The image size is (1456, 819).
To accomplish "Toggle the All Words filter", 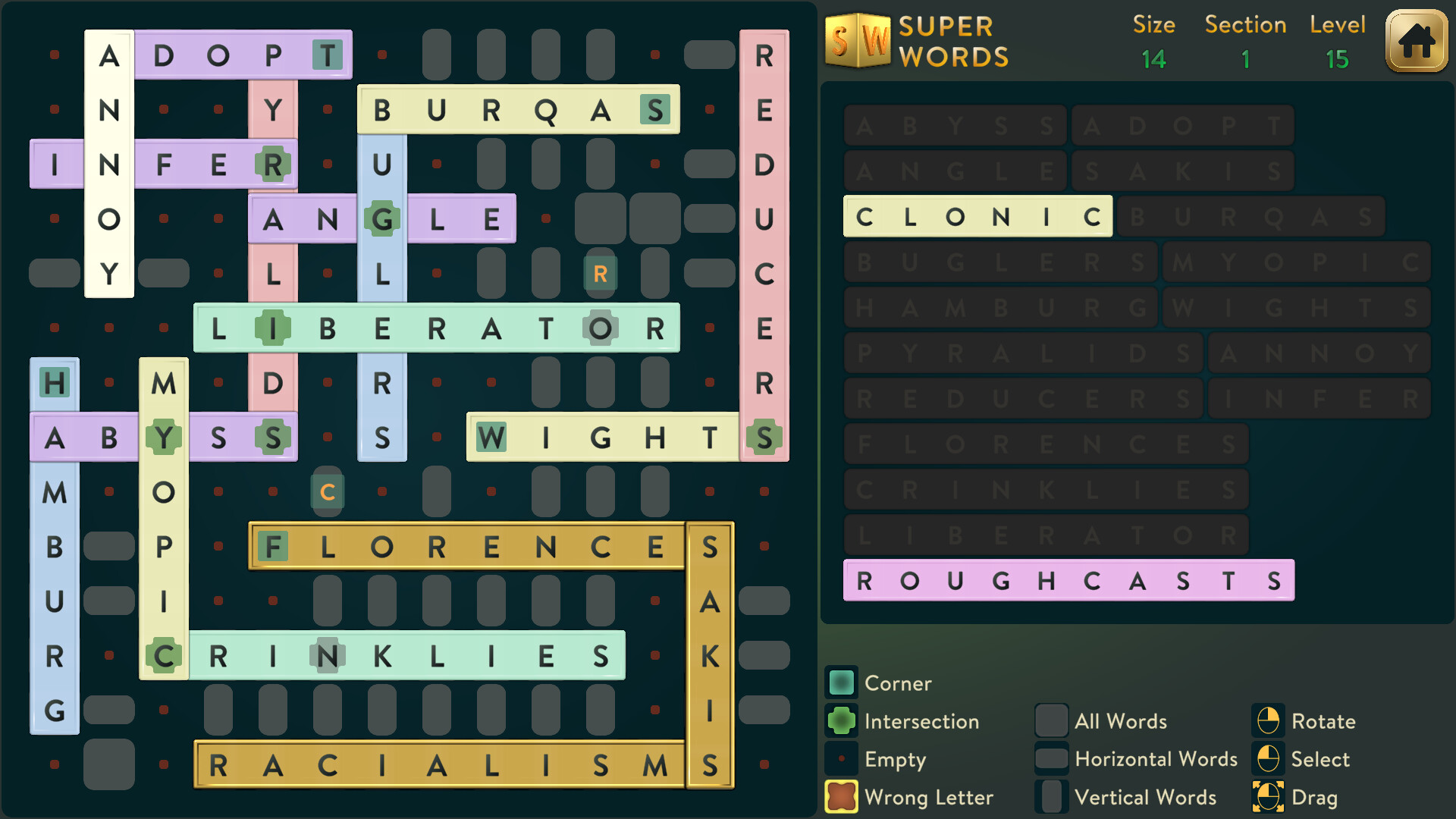I will [x=1052, y=721].
